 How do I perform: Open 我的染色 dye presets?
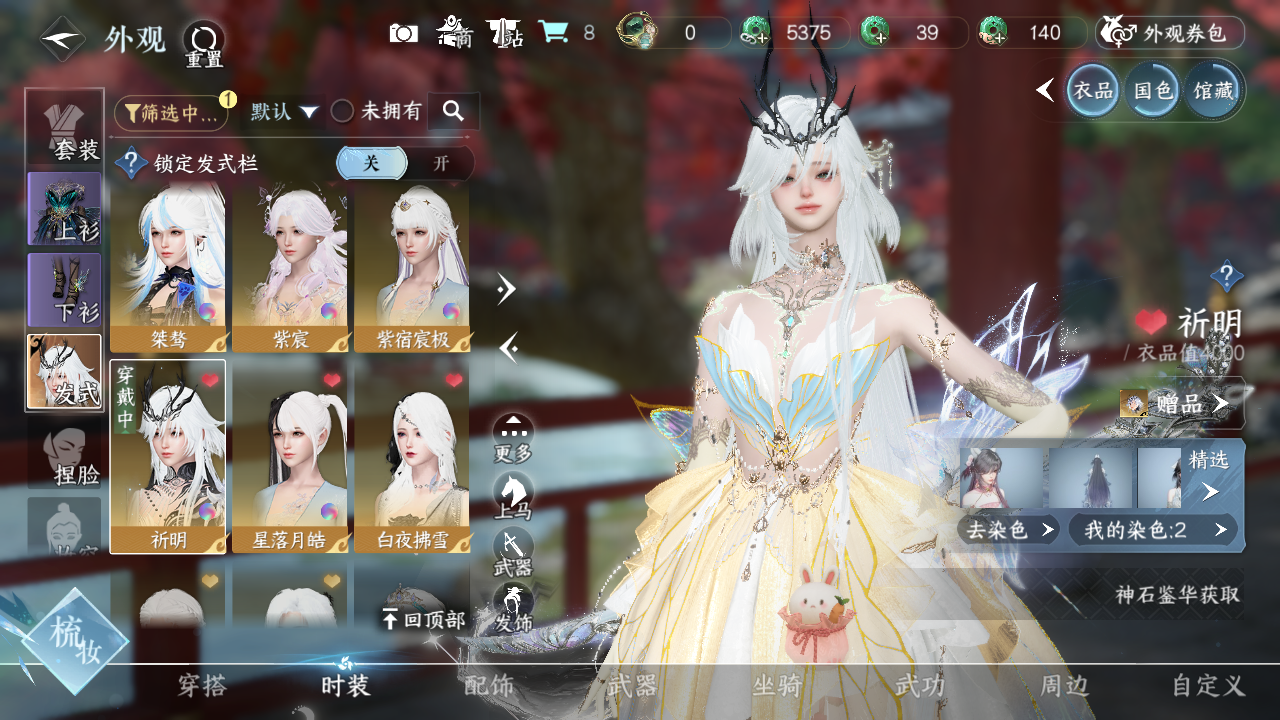(x=1152, y=530)
